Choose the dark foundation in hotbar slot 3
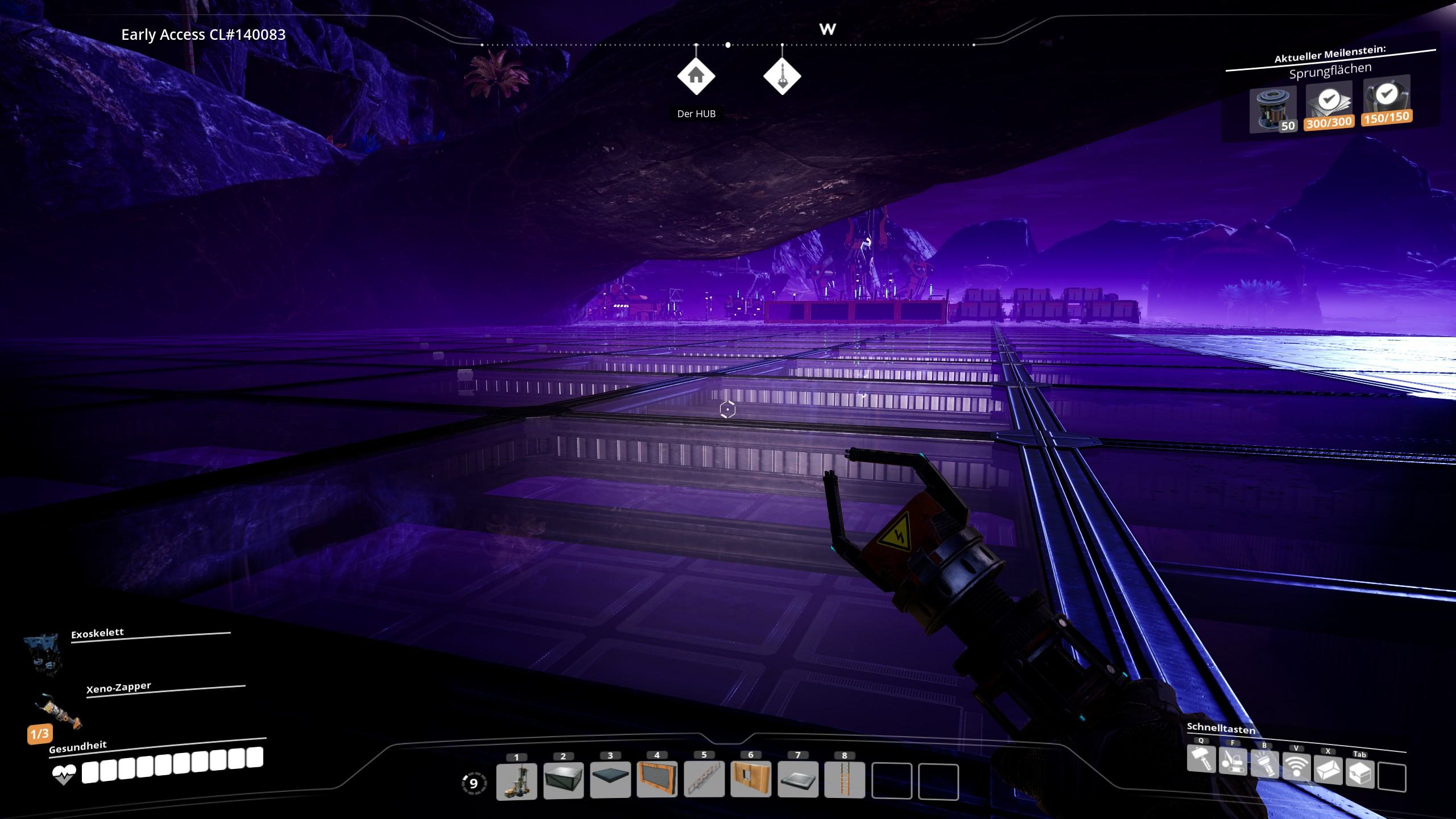Viewport: 1456px width, 819px height. click(610, 780)
